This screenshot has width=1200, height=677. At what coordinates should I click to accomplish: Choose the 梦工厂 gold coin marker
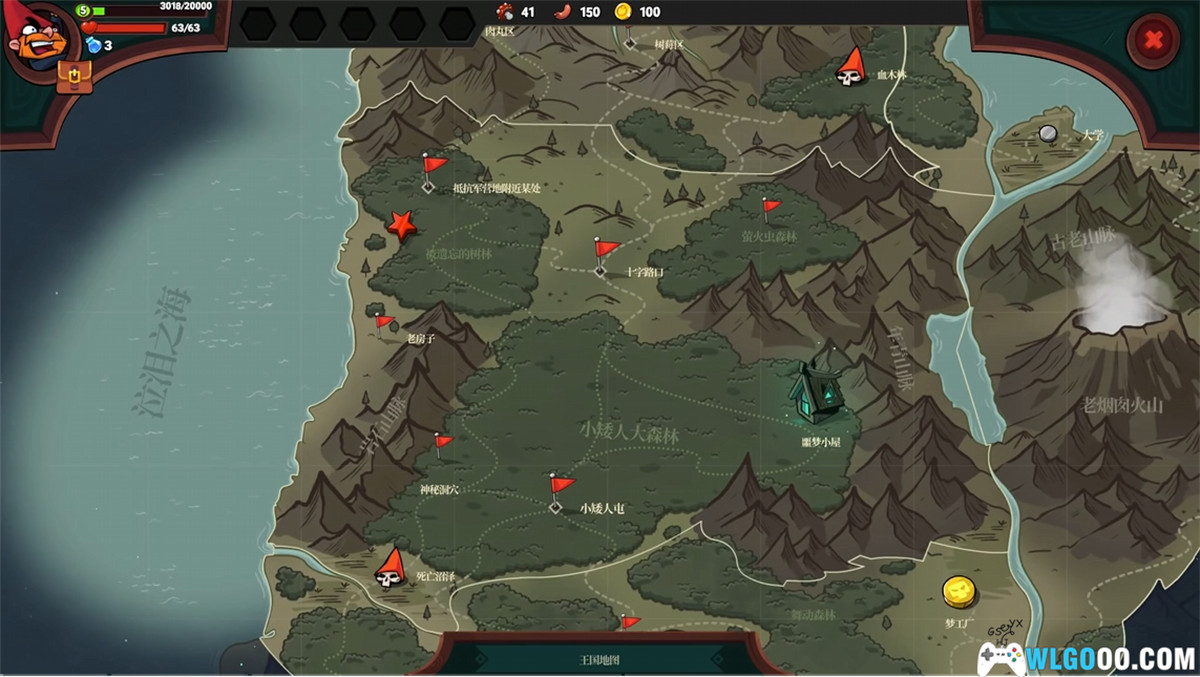tap(959, 592)
